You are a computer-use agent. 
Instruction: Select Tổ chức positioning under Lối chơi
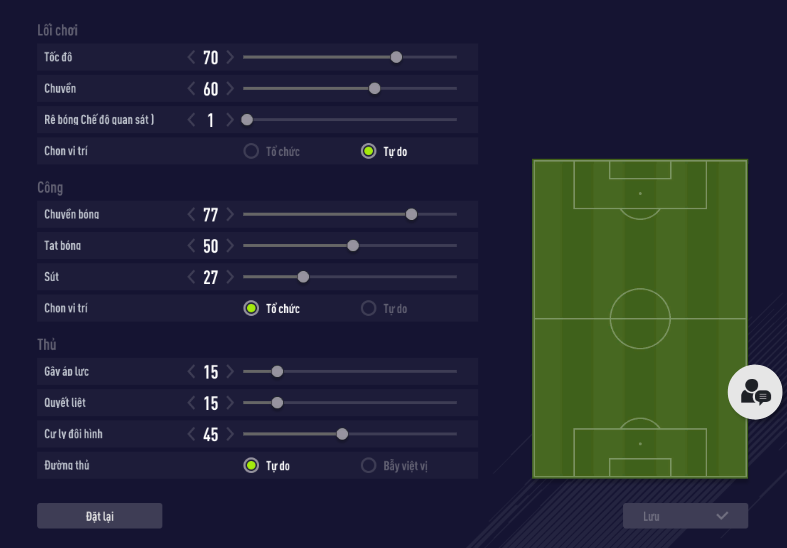[x=252, y=152]
